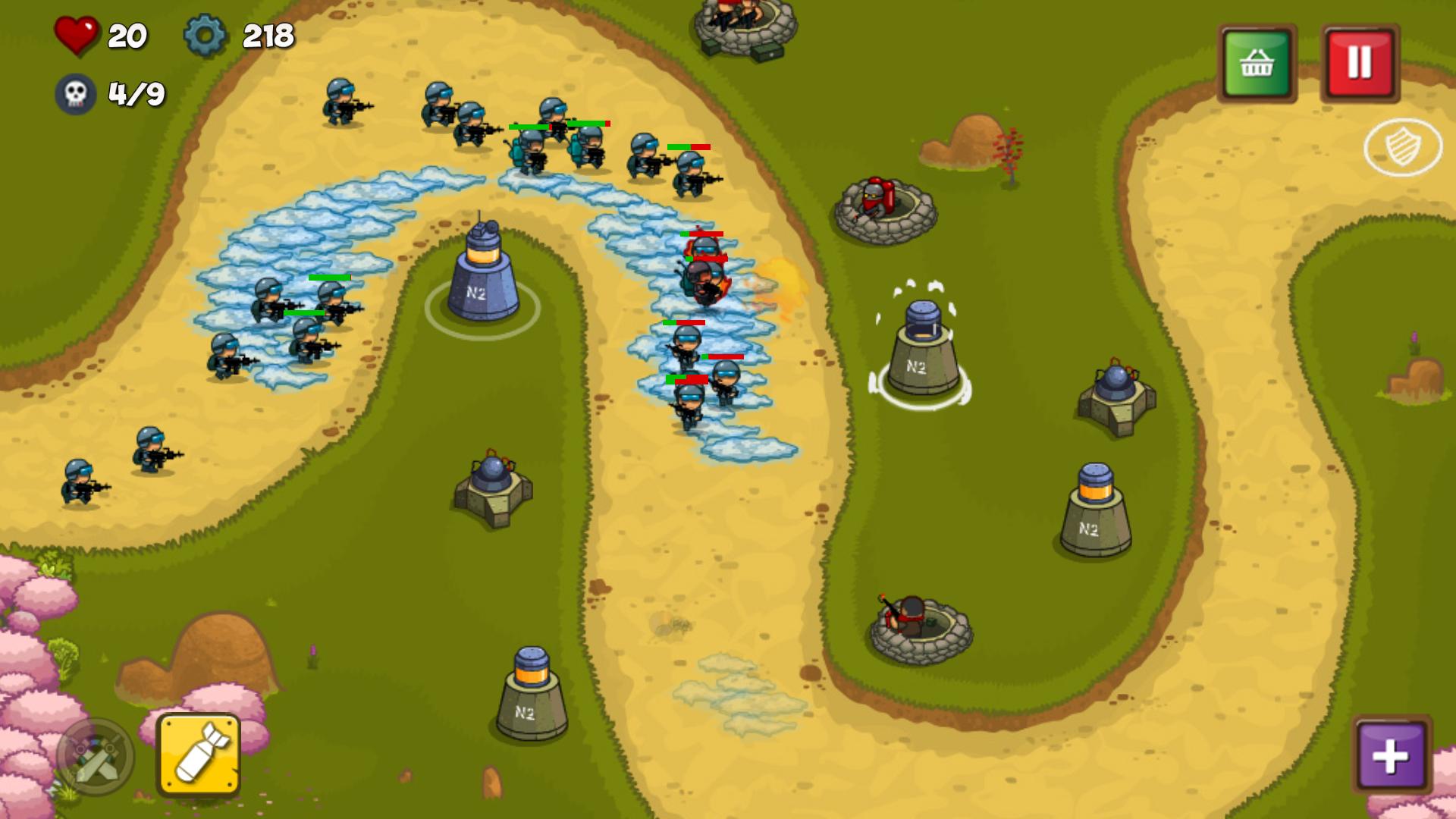The width and height of the screenshot is (1456, 819).
Task: Click the skull wave counter showing 4/9
Action: point(76,93)
